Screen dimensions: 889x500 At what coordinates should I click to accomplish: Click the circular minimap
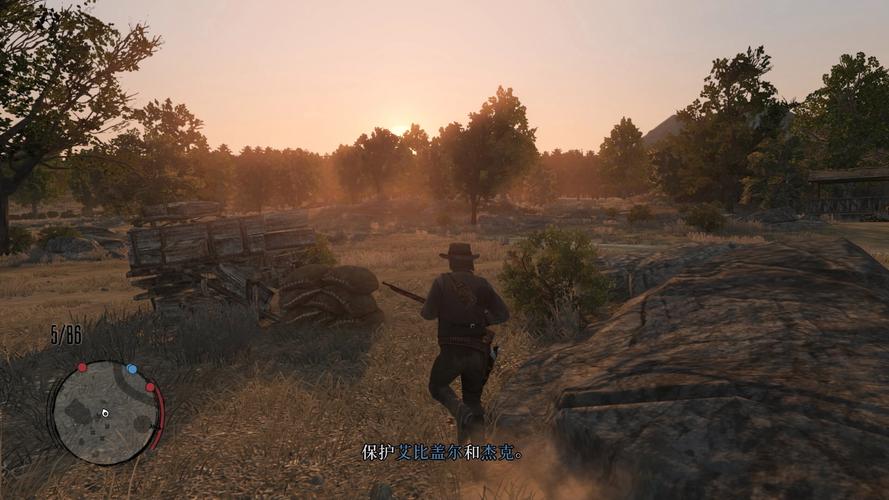(x=105, y=412)
